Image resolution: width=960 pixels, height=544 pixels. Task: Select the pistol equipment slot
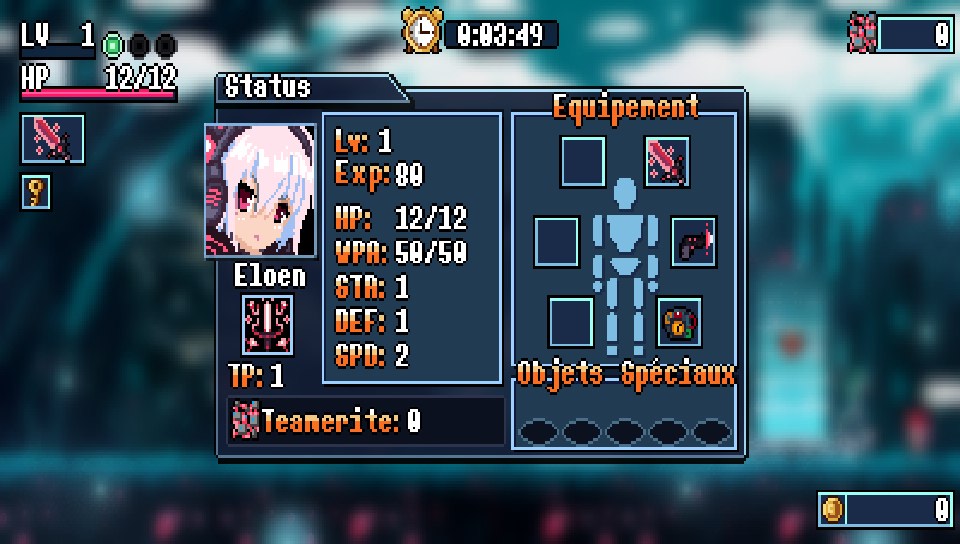pos(693,241)
